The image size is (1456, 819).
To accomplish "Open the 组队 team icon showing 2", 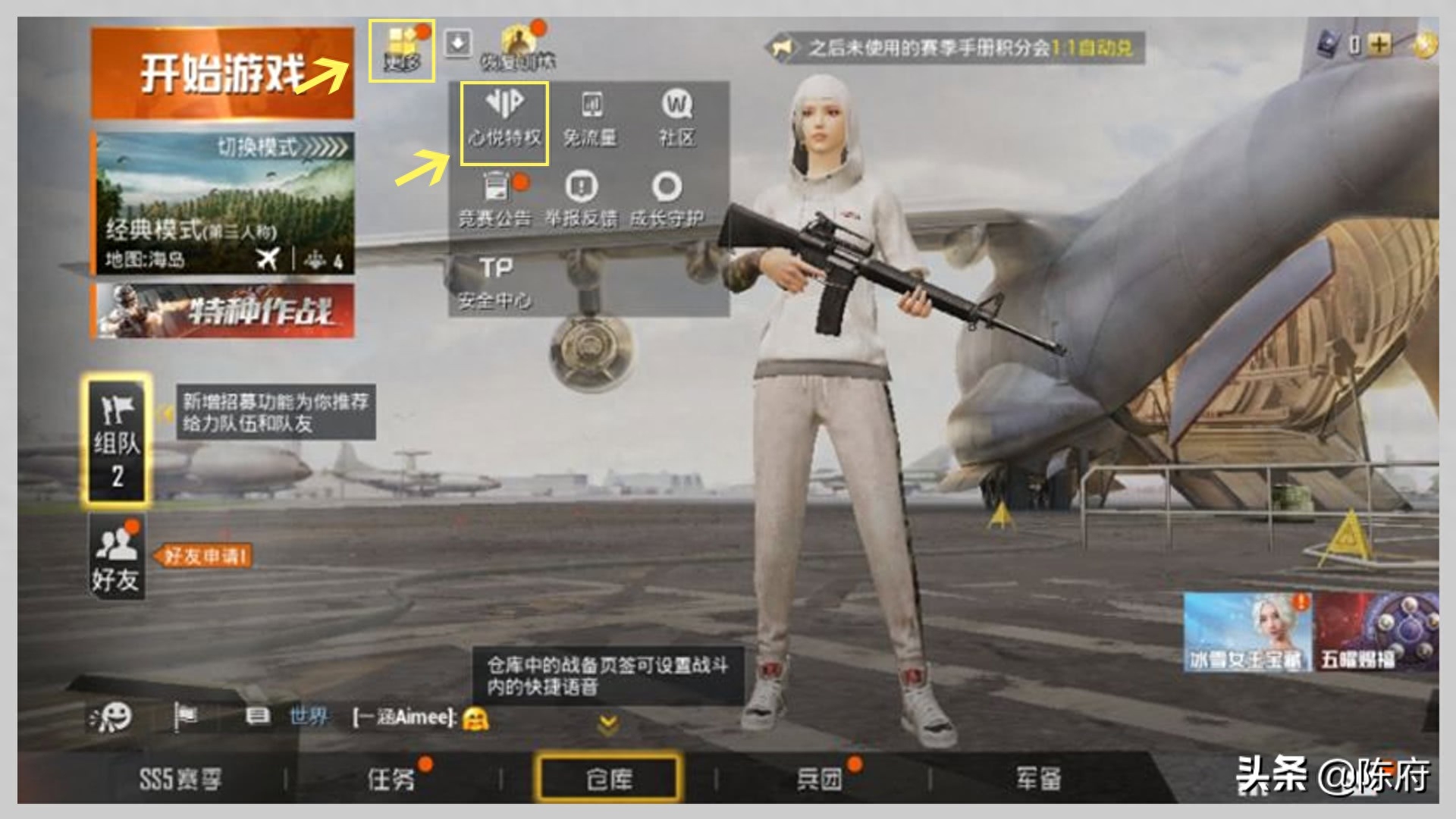I will (x=115, y=440).
